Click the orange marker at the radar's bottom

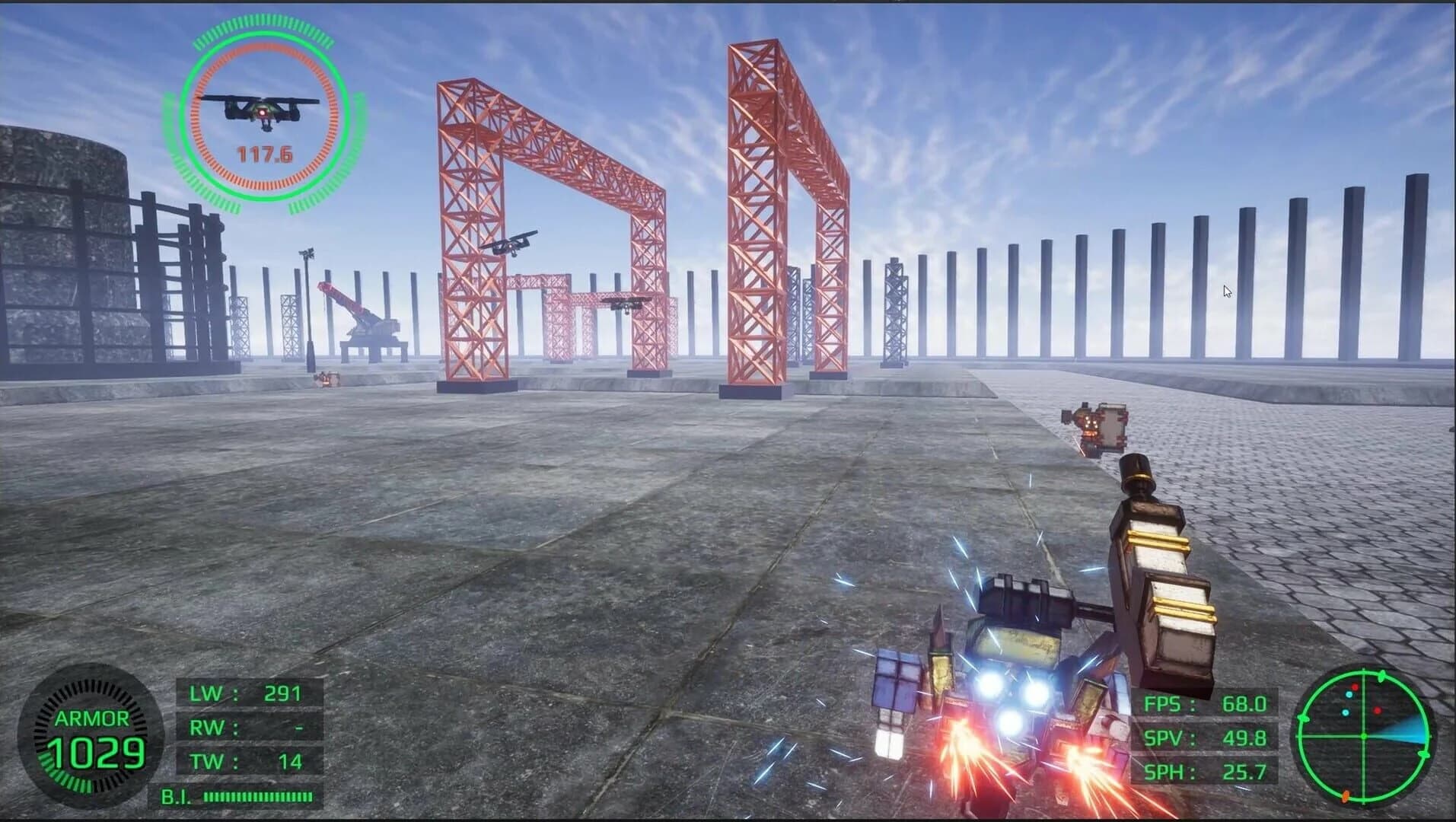(x=1346, y=796)
